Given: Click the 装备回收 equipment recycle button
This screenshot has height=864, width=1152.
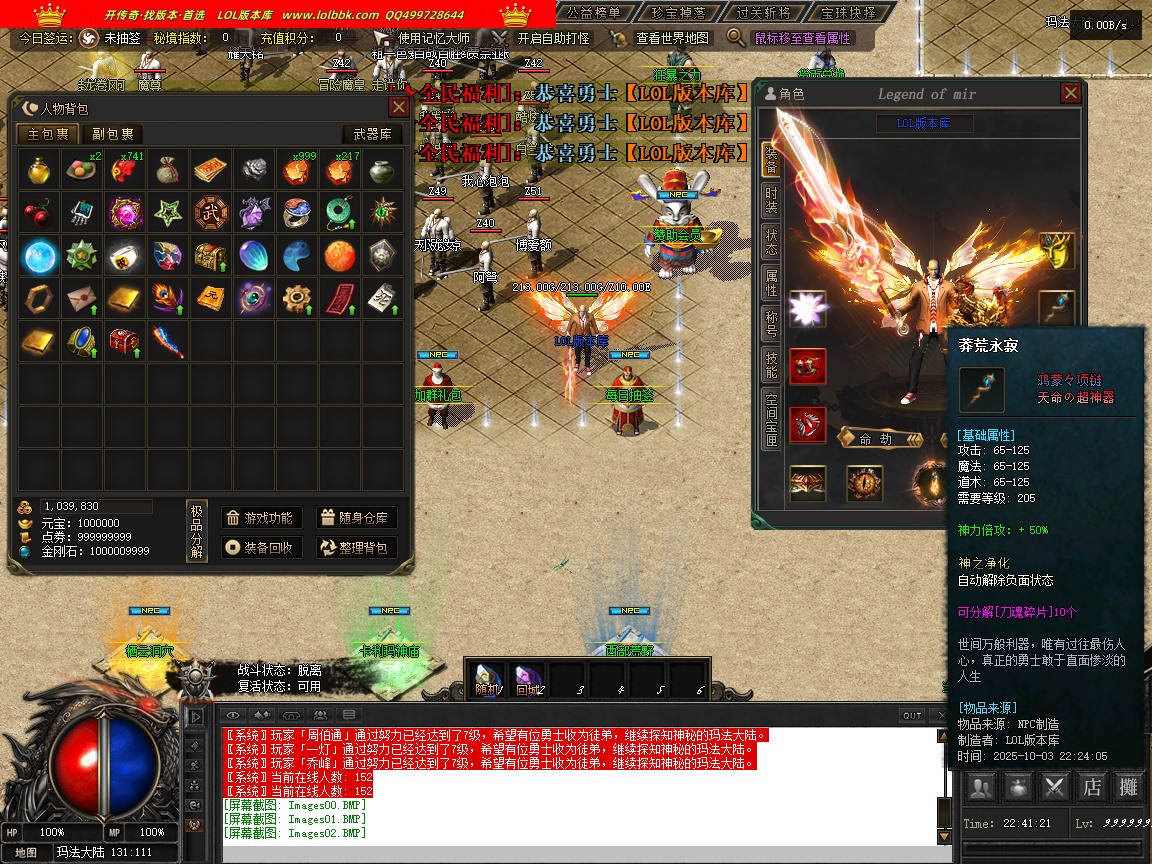Looking at the screenshot, I should click(x=261, y=547).
